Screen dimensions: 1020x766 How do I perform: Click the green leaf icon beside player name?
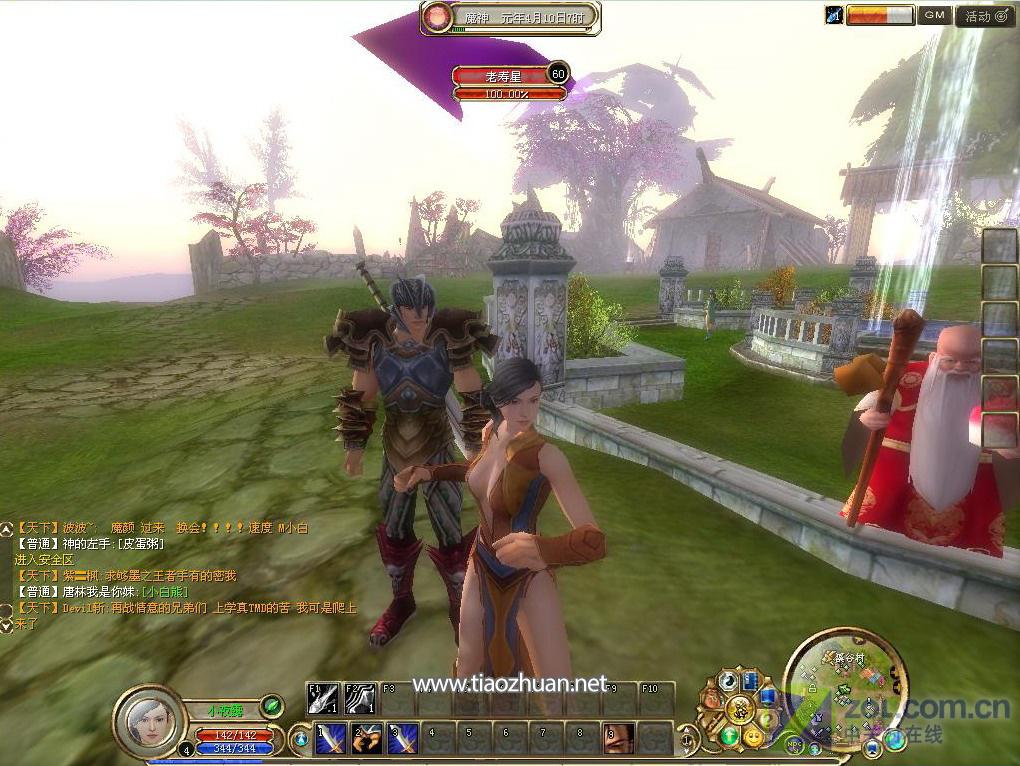[x=271, y=706]
